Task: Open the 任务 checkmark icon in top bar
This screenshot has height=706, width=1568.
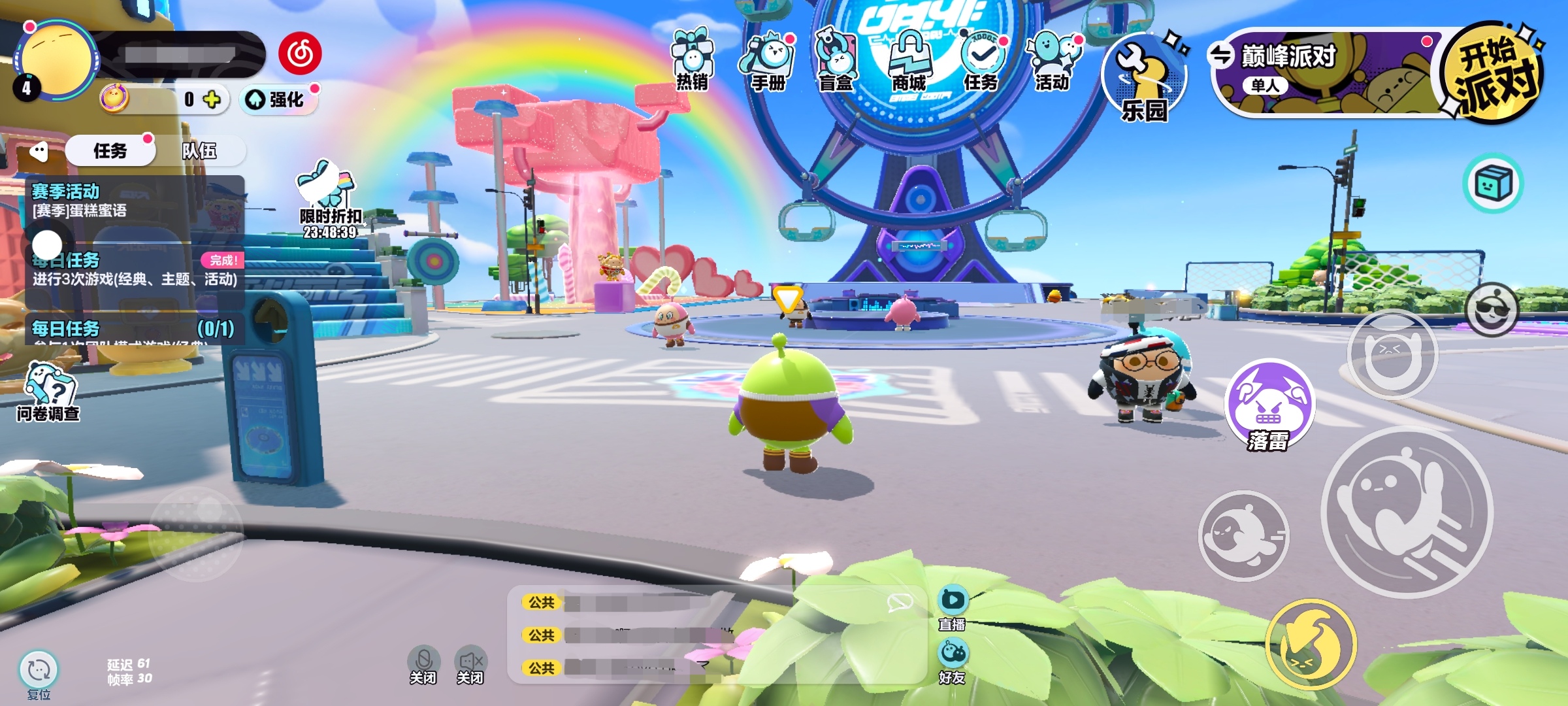Action: point(981,62)
